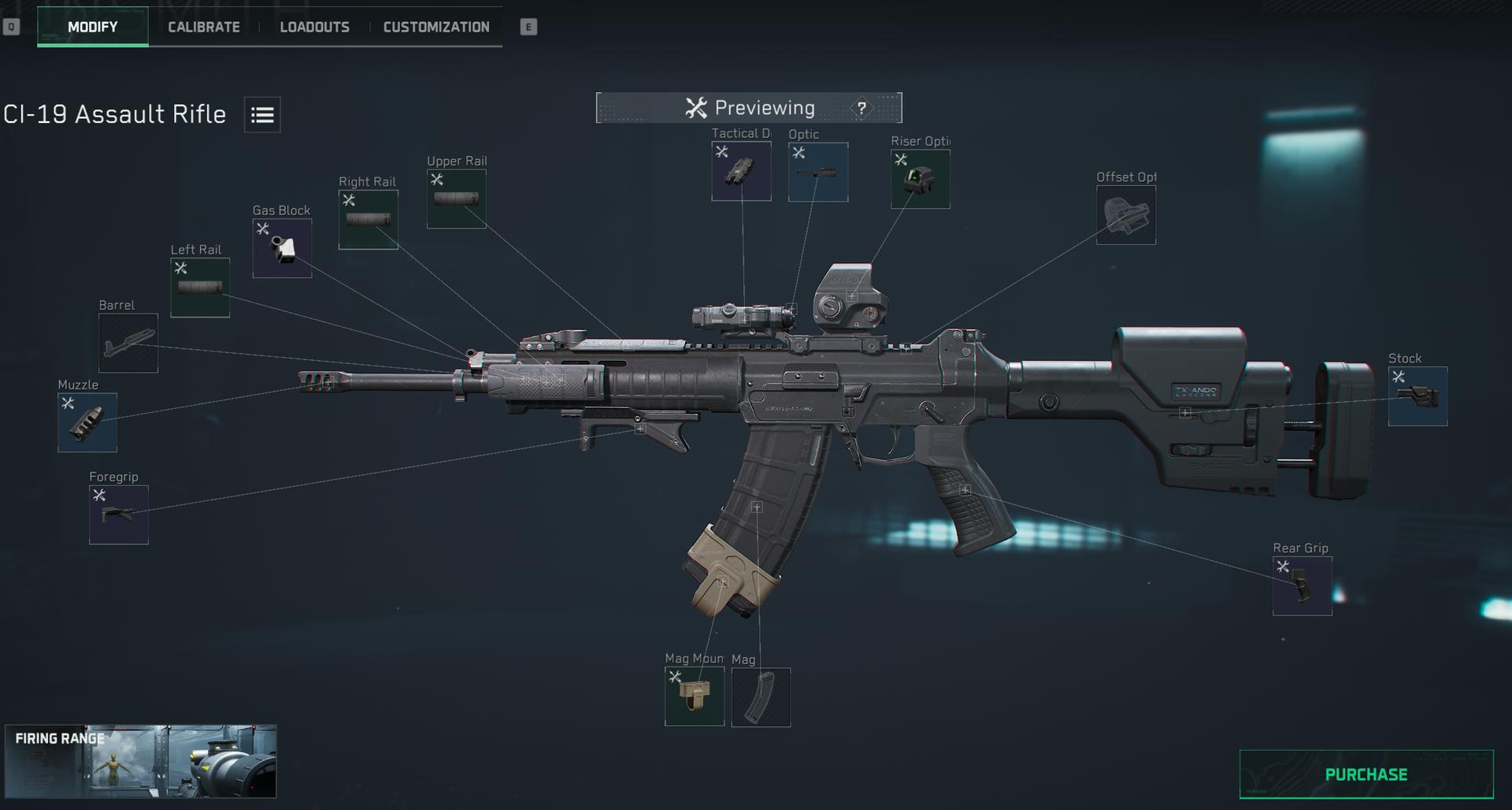Click the plus marker on the magazine
This screenshot has width=1512, height=810.
(x=758, y=507)
